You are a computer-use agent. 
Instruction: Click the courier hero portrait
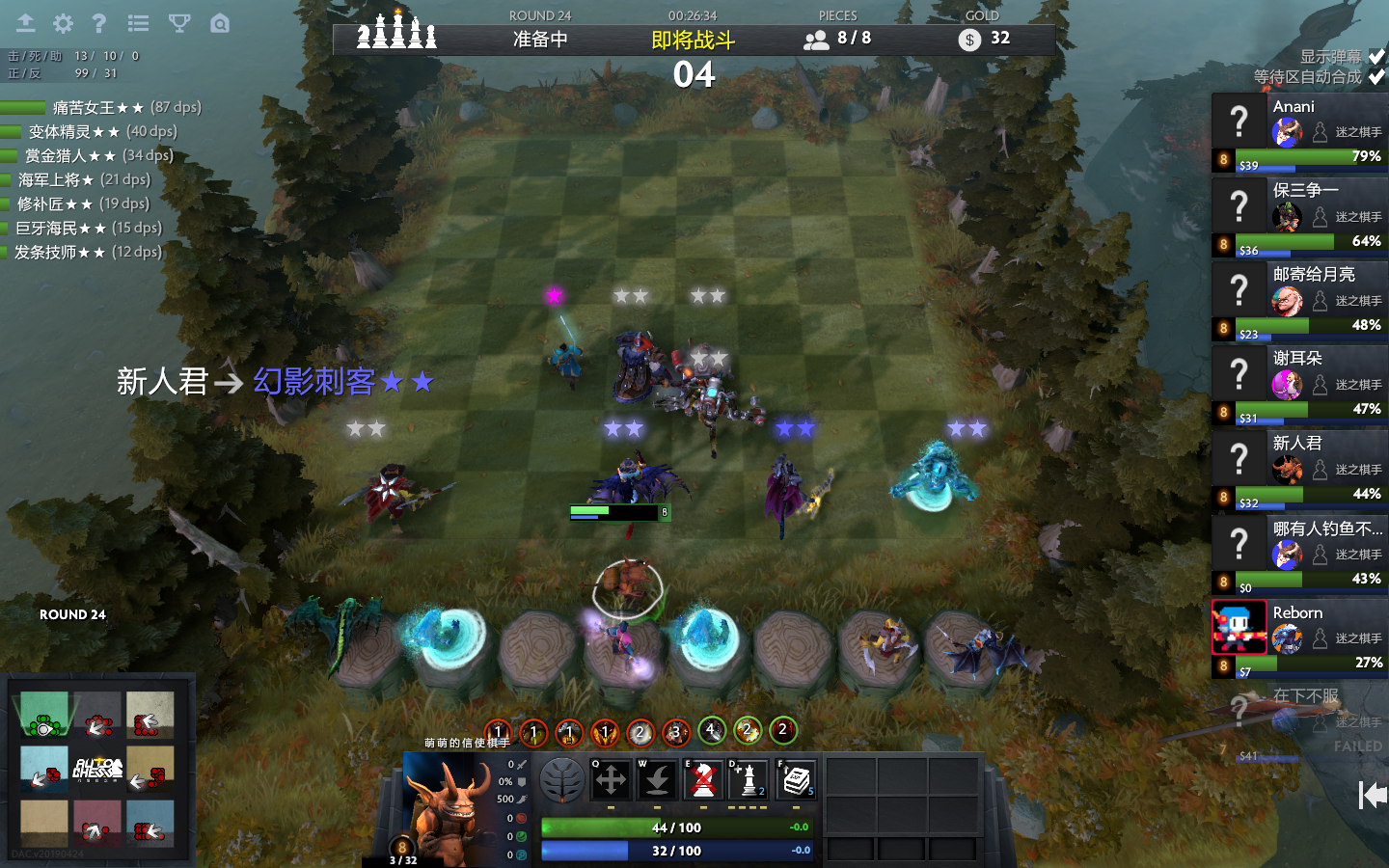coord(446,804)
